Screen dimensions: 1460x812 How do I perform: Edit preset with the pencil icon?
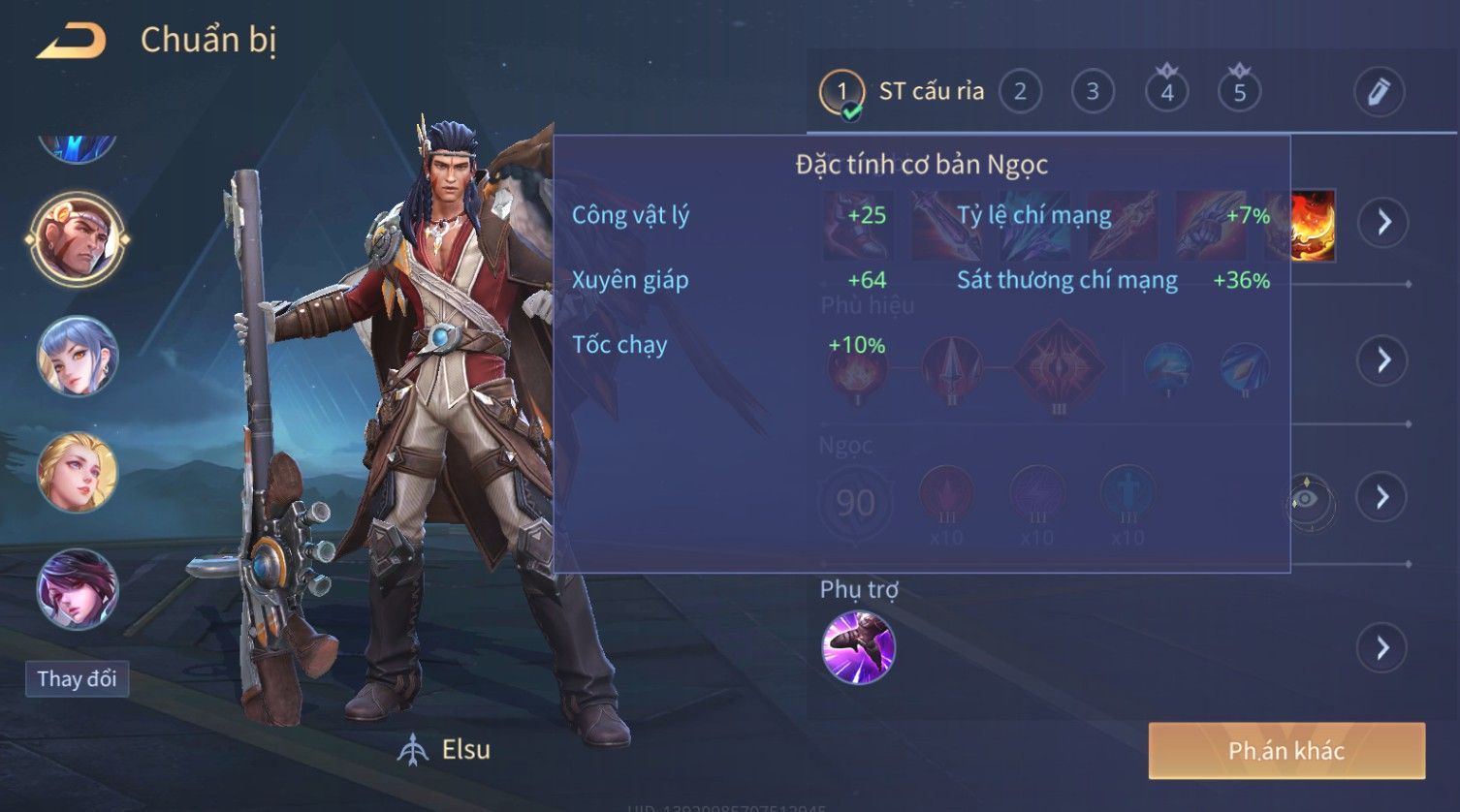point(1379,92)
